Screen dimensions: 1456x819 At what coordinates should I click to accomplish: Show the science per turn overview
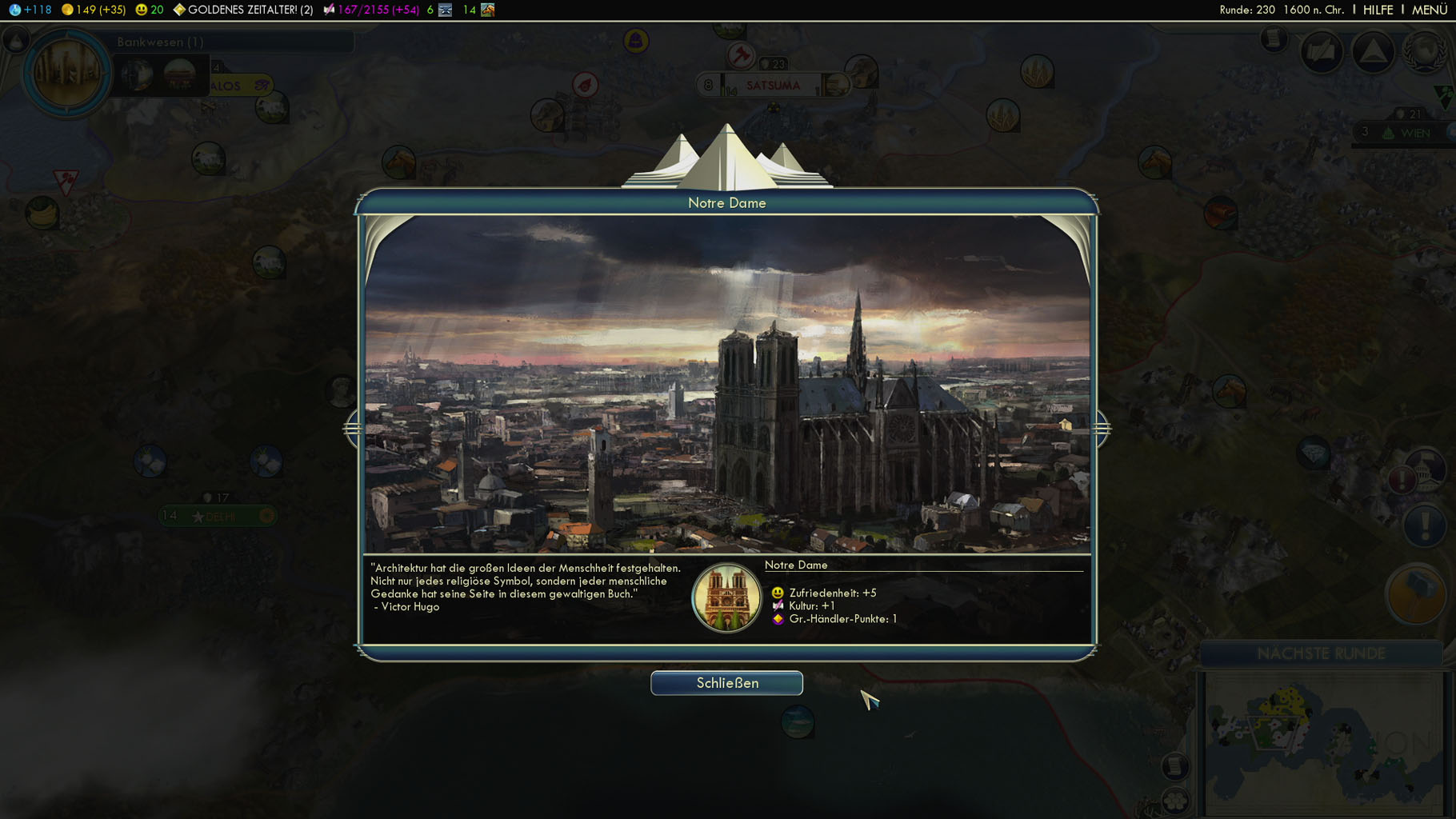30,10
